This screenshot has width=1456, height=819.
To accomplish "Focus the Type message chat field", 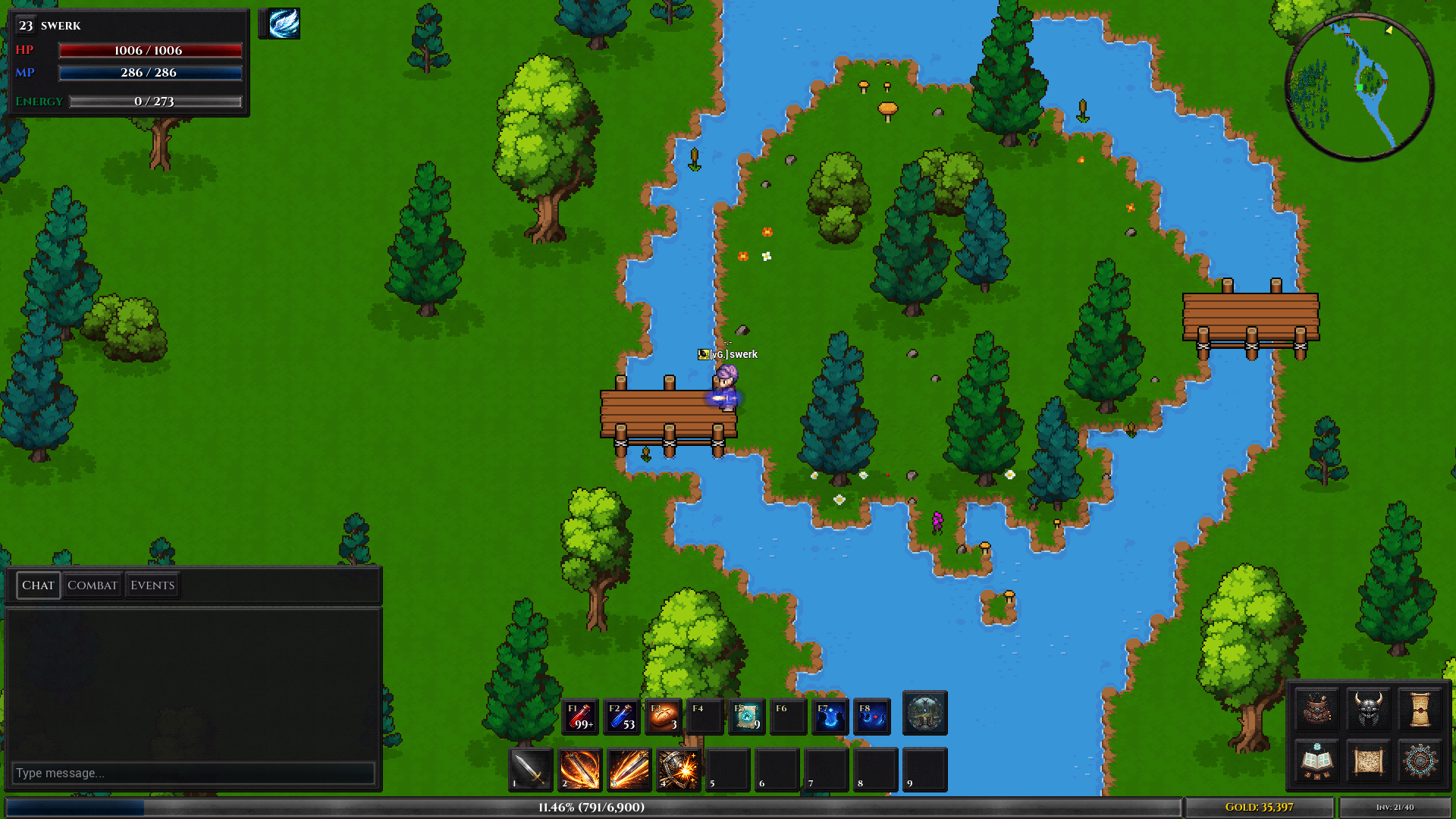I will tap(193, 773).
